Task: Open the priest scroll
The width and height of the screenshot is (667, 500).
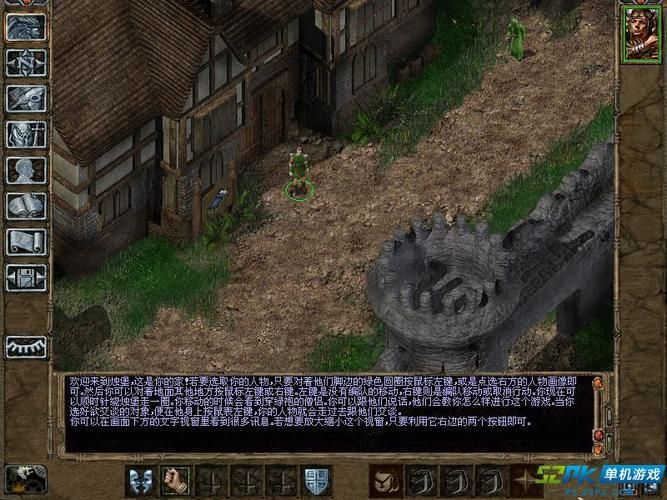Action: (x=26, y=242)
